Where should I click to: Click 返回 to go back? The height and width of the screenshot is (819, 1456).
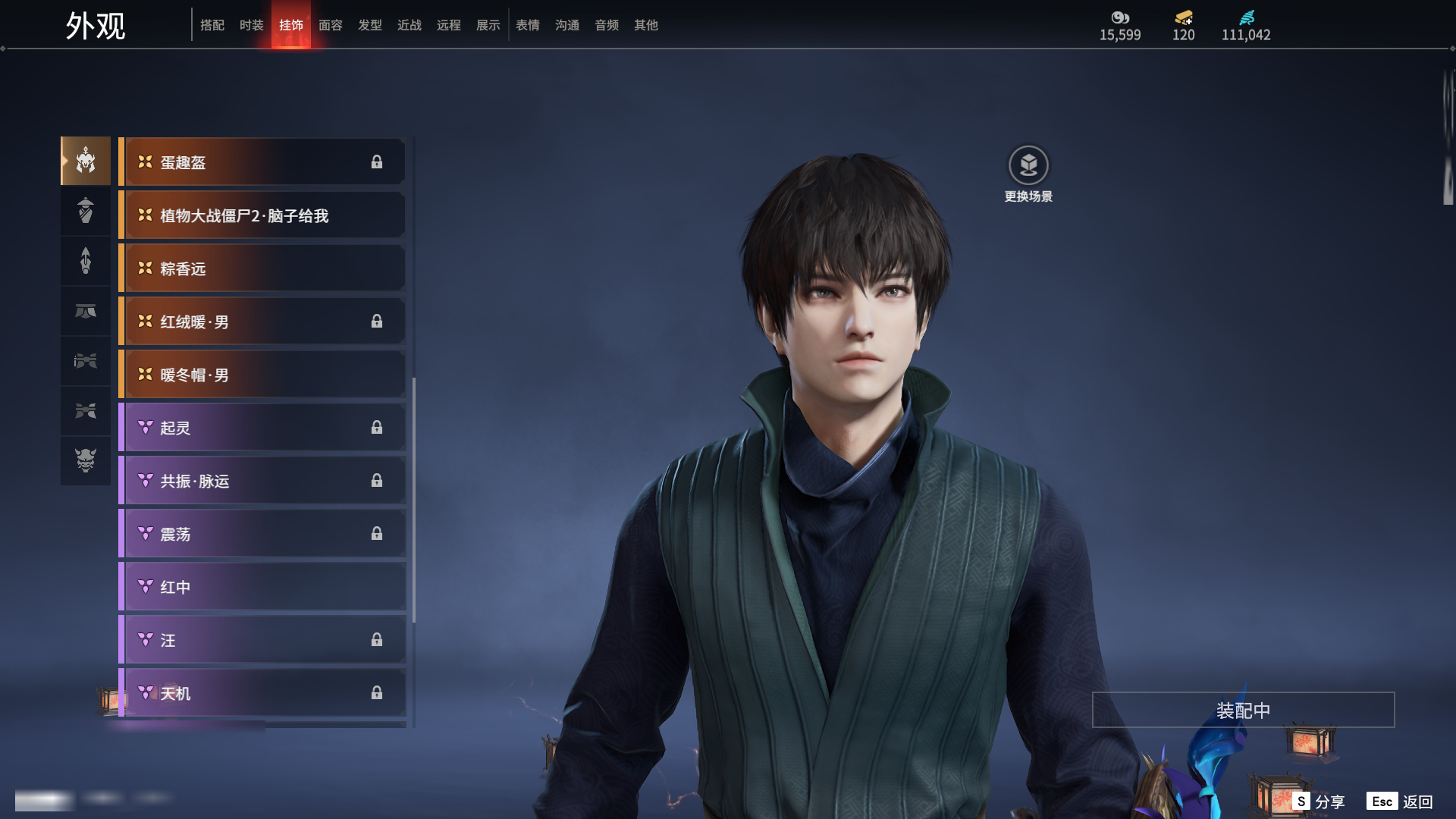click(1400, 802)
